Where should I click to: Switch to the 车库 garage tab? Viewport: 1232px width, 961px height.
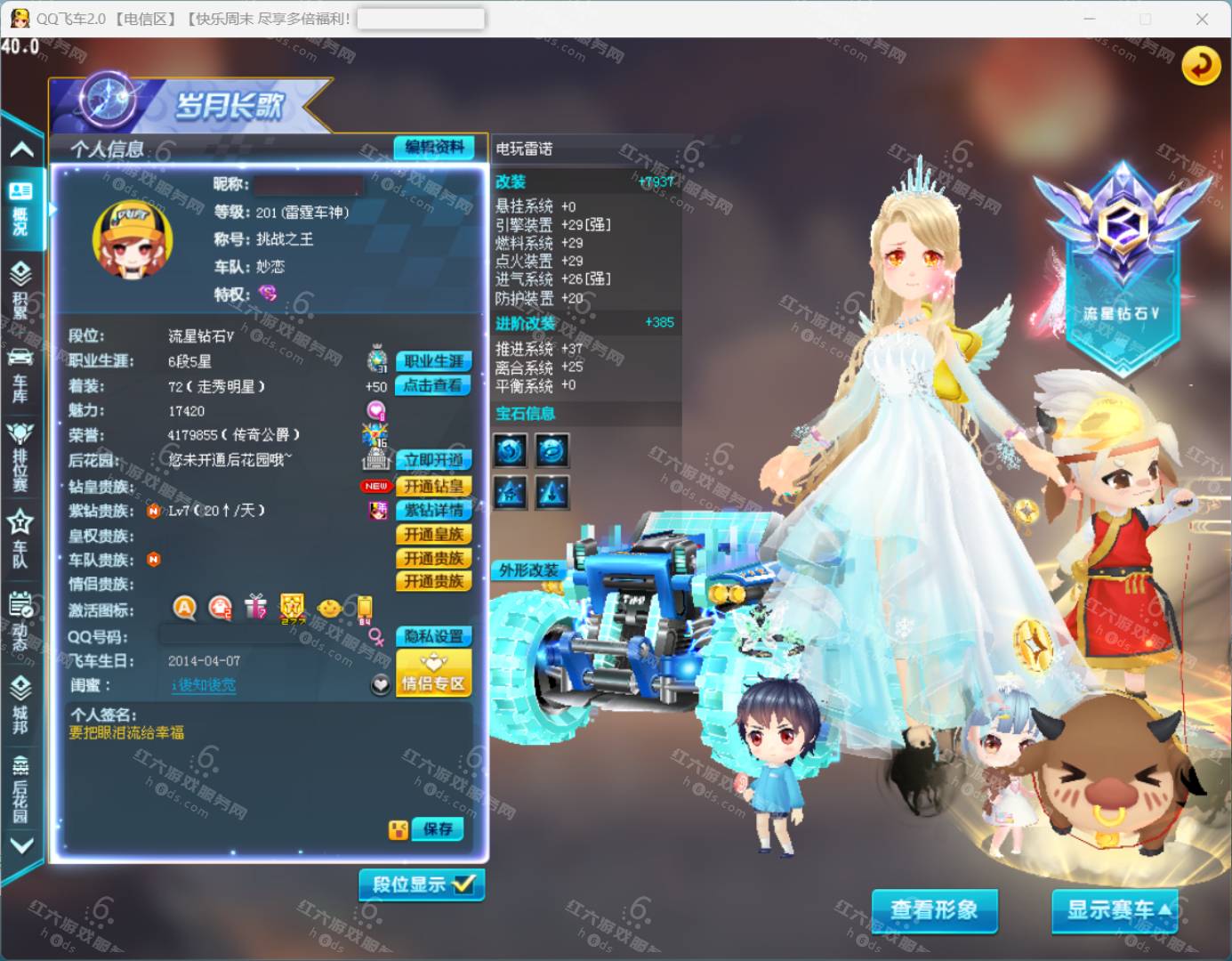pos(20,376)
